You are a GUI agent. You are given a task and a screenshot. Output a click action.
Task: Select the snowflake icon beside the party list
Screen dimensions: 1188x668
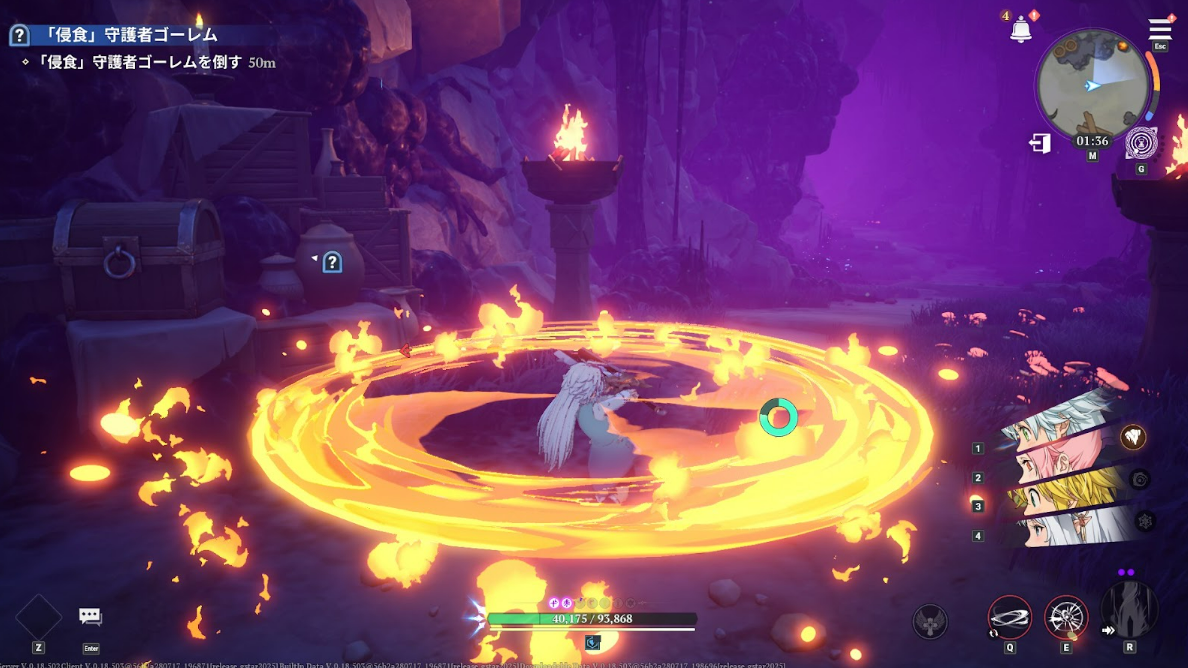(1145, 521)
